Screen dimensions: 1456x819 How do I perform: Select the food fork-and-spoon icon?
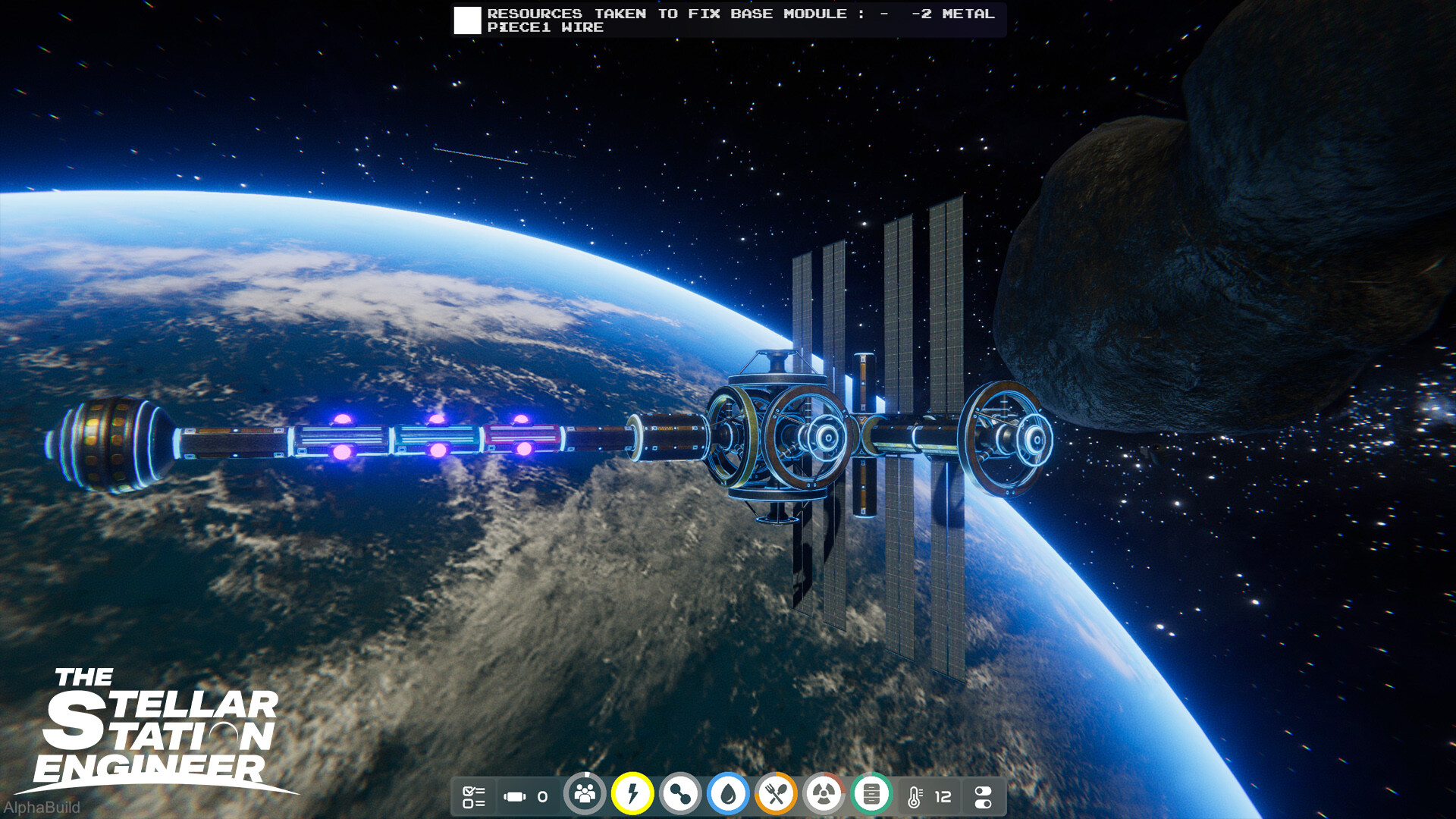tap(776, 795)
